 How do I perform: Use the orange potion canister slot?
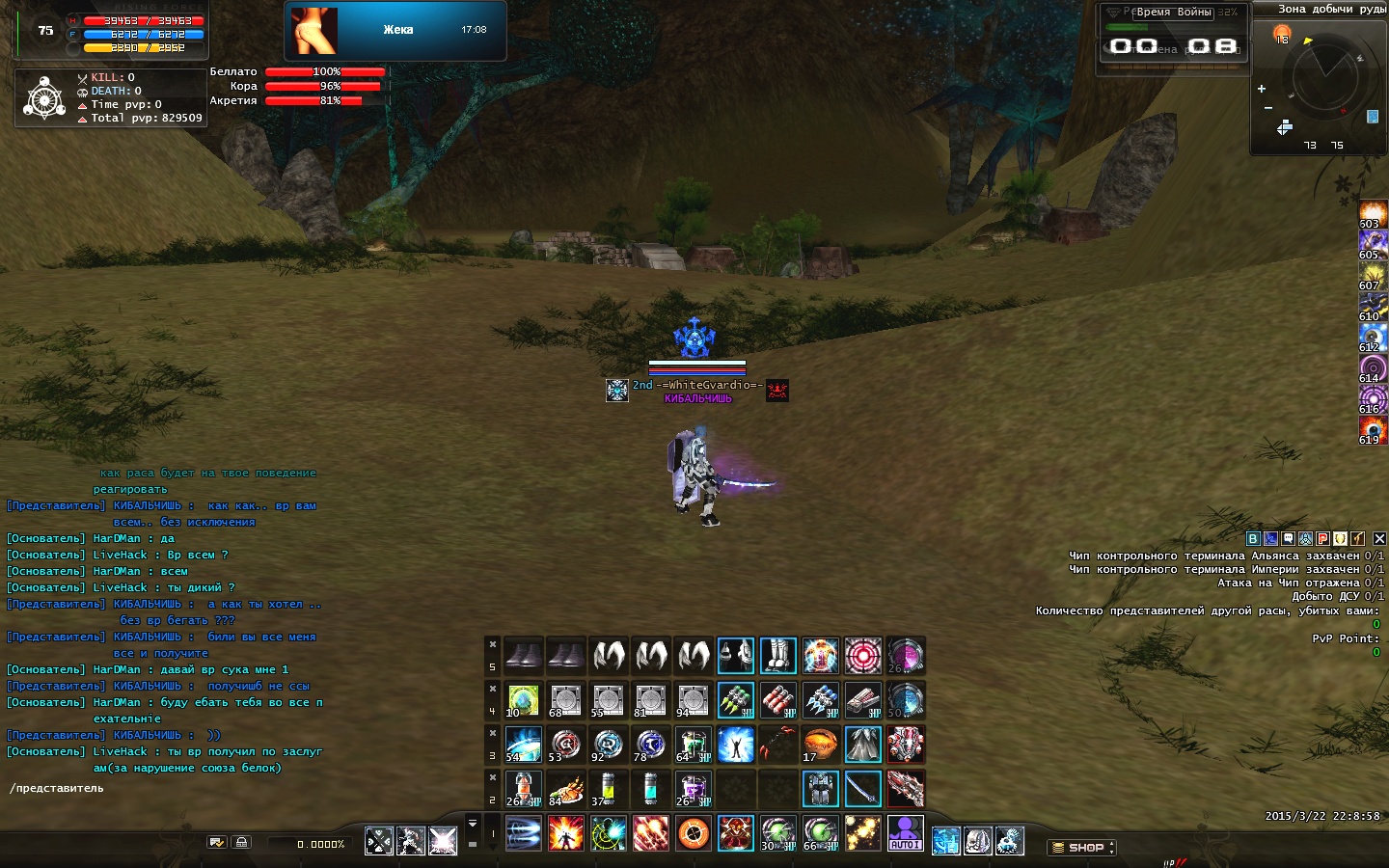[x=523, y=789]
